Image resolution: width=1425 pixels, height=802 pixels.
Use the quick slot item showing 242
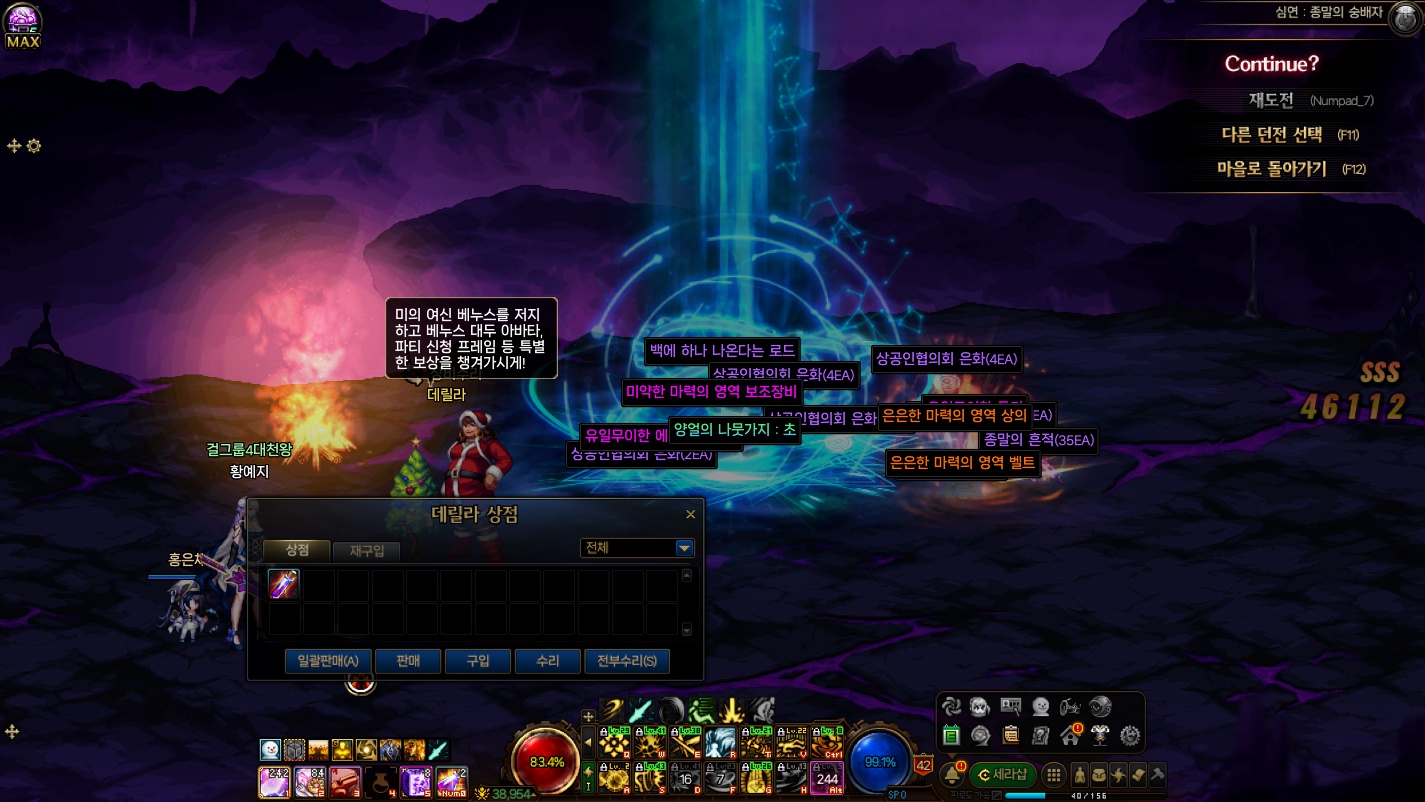click(274, 781)
